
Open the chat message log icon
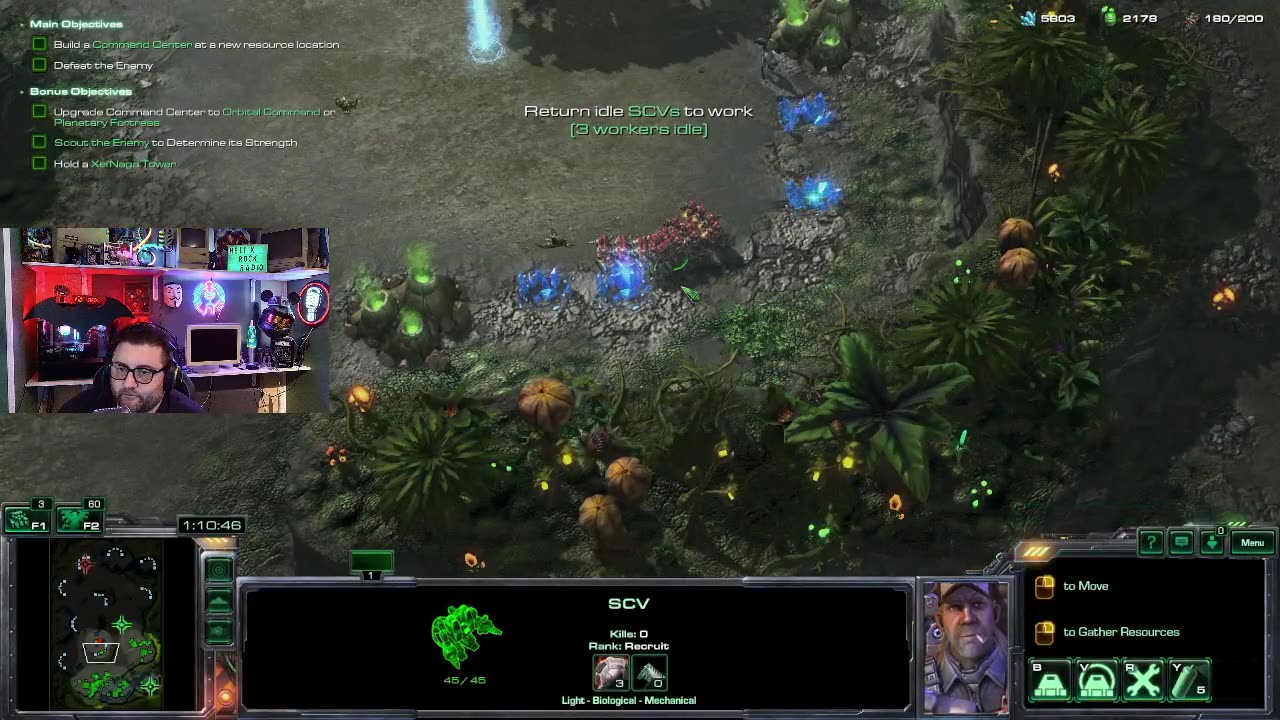[1181, 541]
